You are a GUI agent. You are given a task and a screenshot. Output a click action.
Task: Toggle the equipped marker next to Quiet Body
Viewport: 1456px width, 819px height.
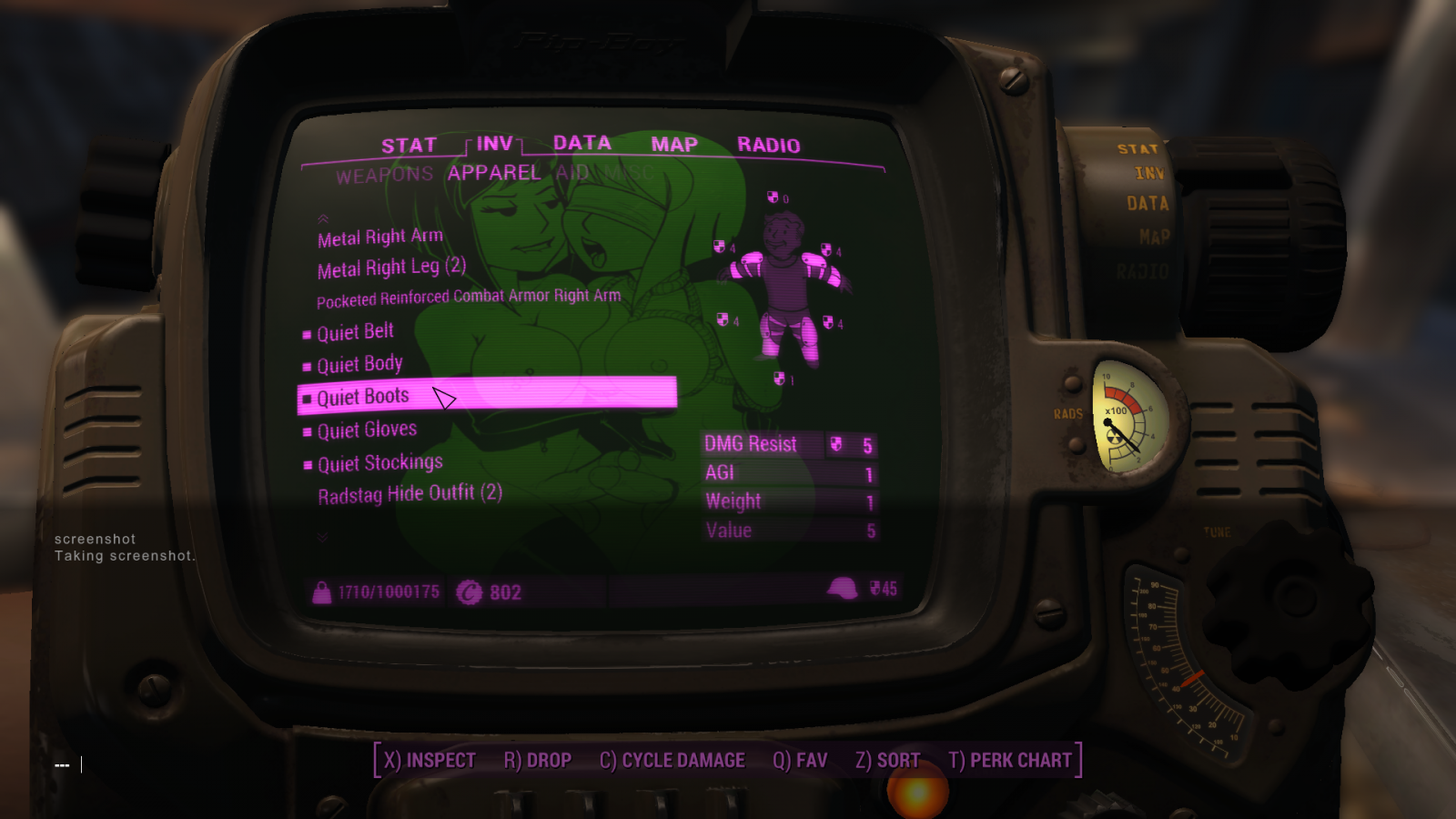[306, 364]
